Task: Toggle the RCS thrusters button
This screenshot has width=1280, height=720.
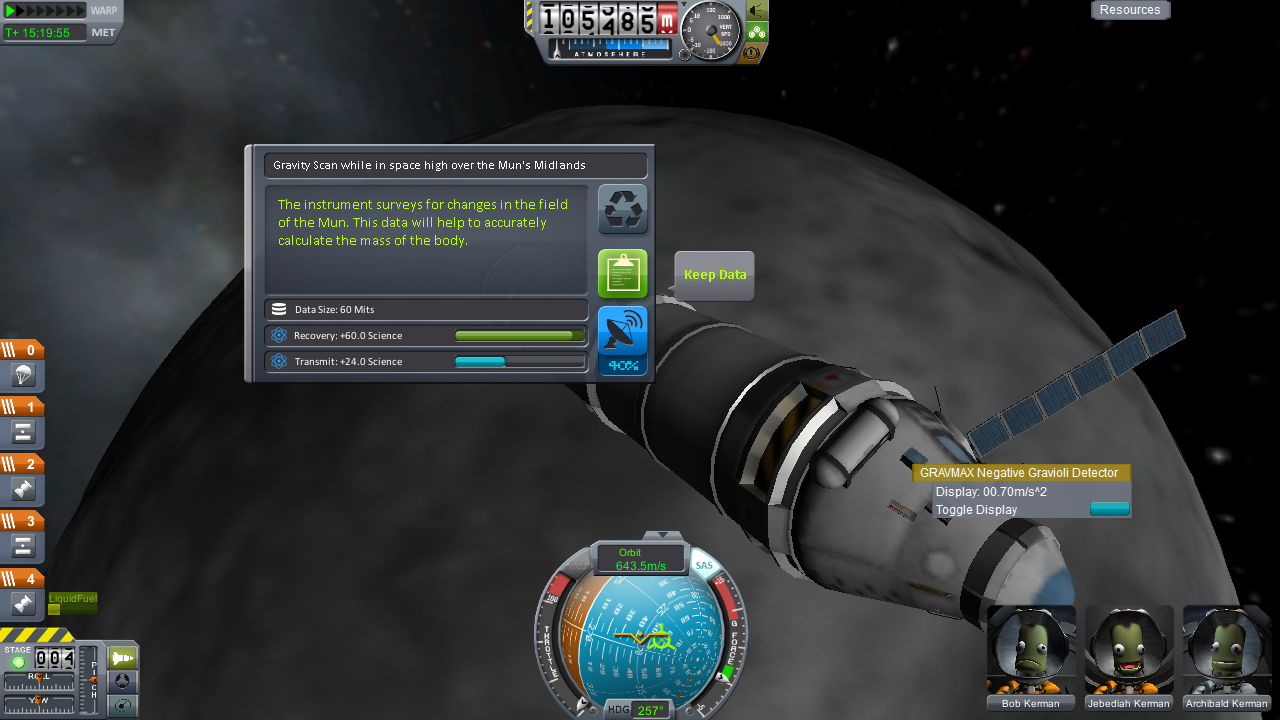Action: [x=757, y=31]
